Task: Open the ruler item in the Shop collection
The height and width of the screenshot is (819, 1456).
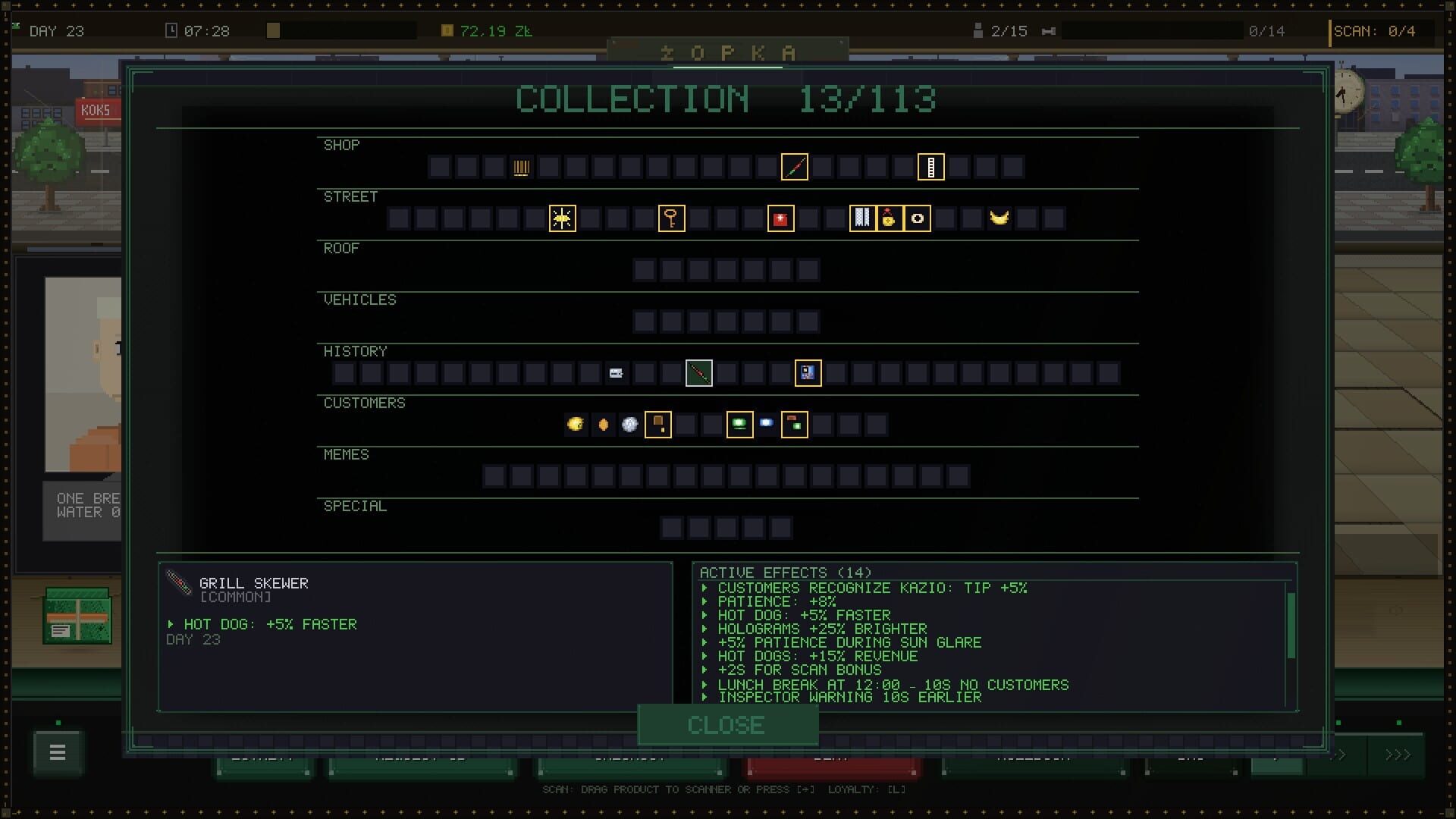Action: (932, 167)
